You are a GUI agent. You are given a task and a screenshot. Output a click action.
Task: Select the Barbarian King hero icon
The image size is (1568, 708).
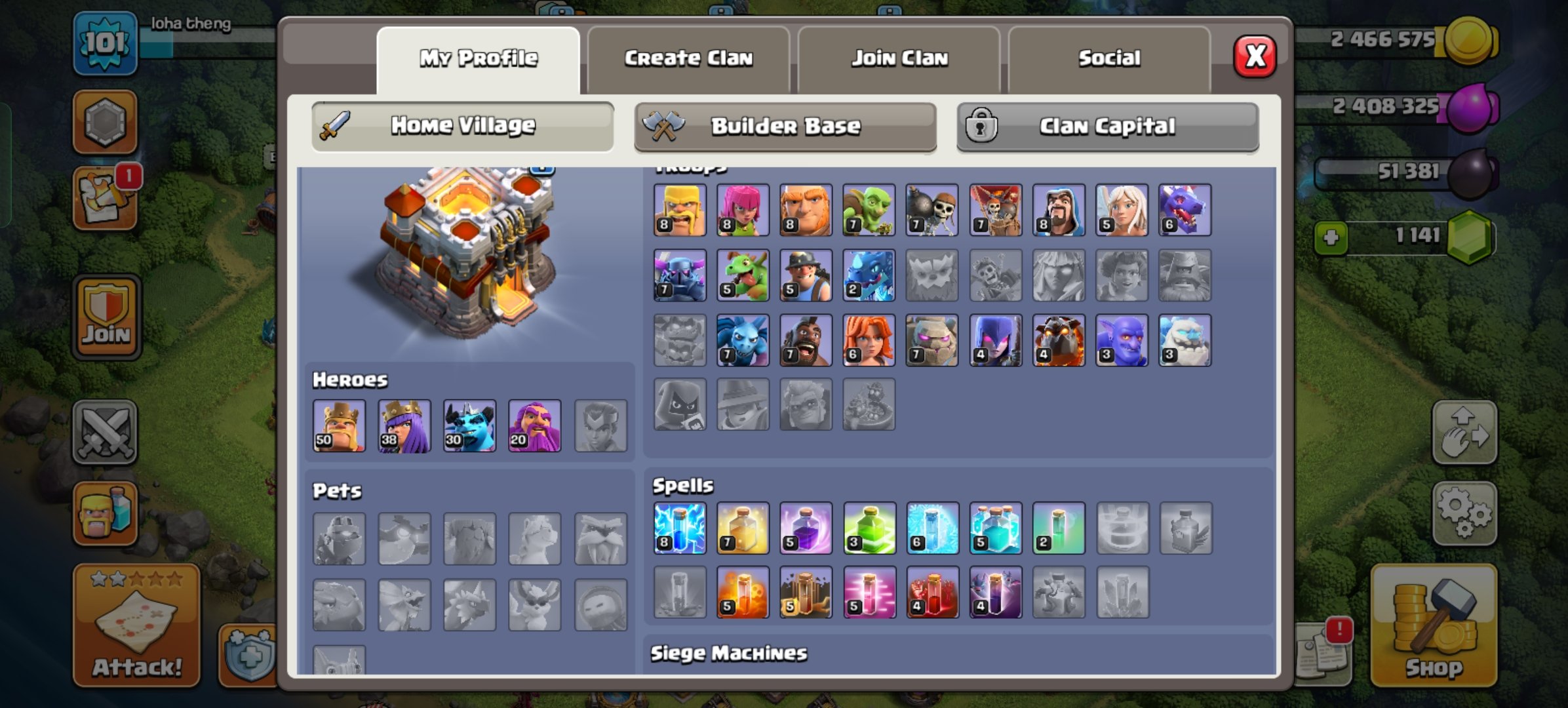(339, 426)
